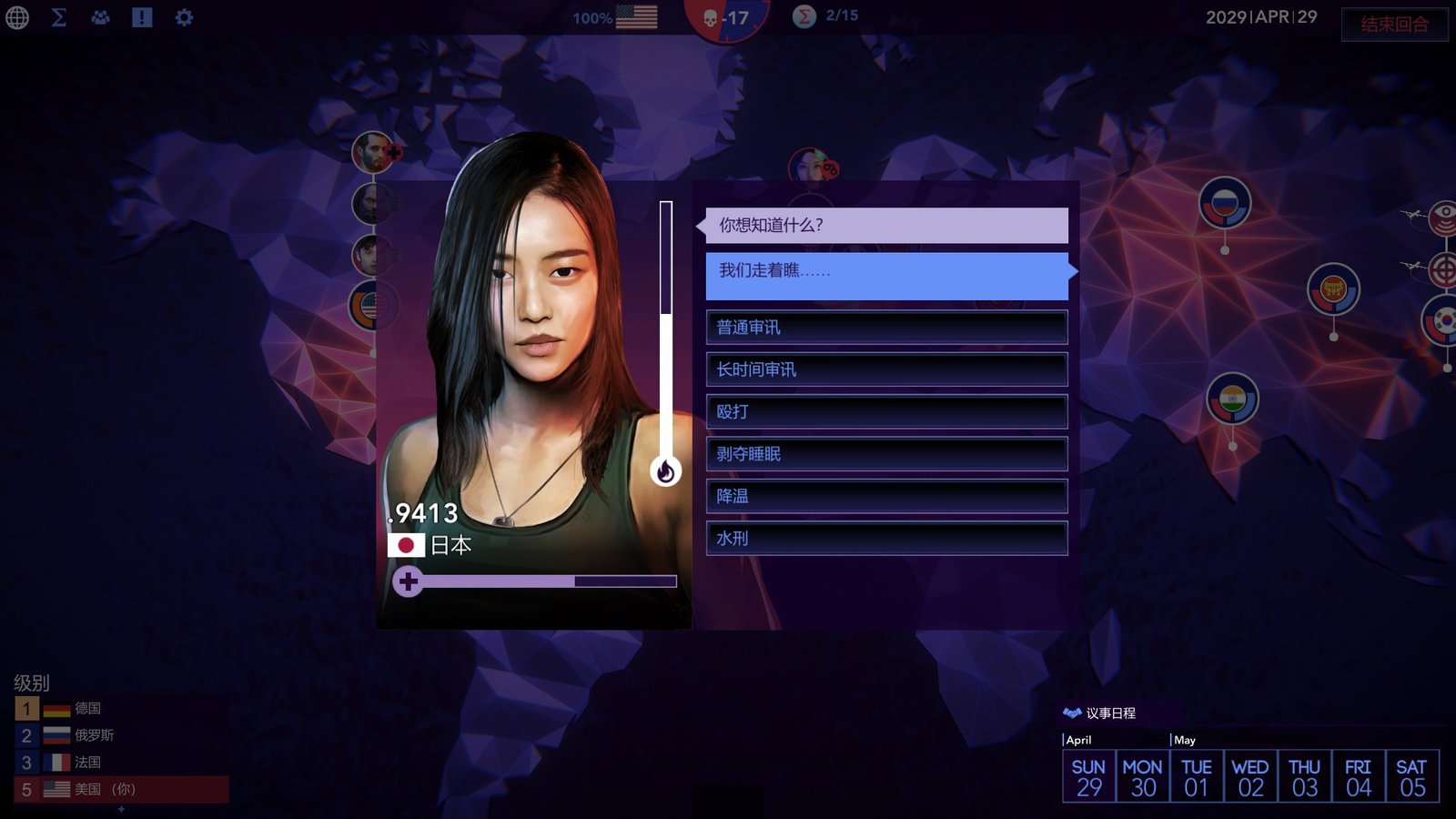This screenshot has width=1456, height=819.
Task: Select Sunday 29 on the agenda calendar
Action: pyautogui.click(x=1088, y=777)
